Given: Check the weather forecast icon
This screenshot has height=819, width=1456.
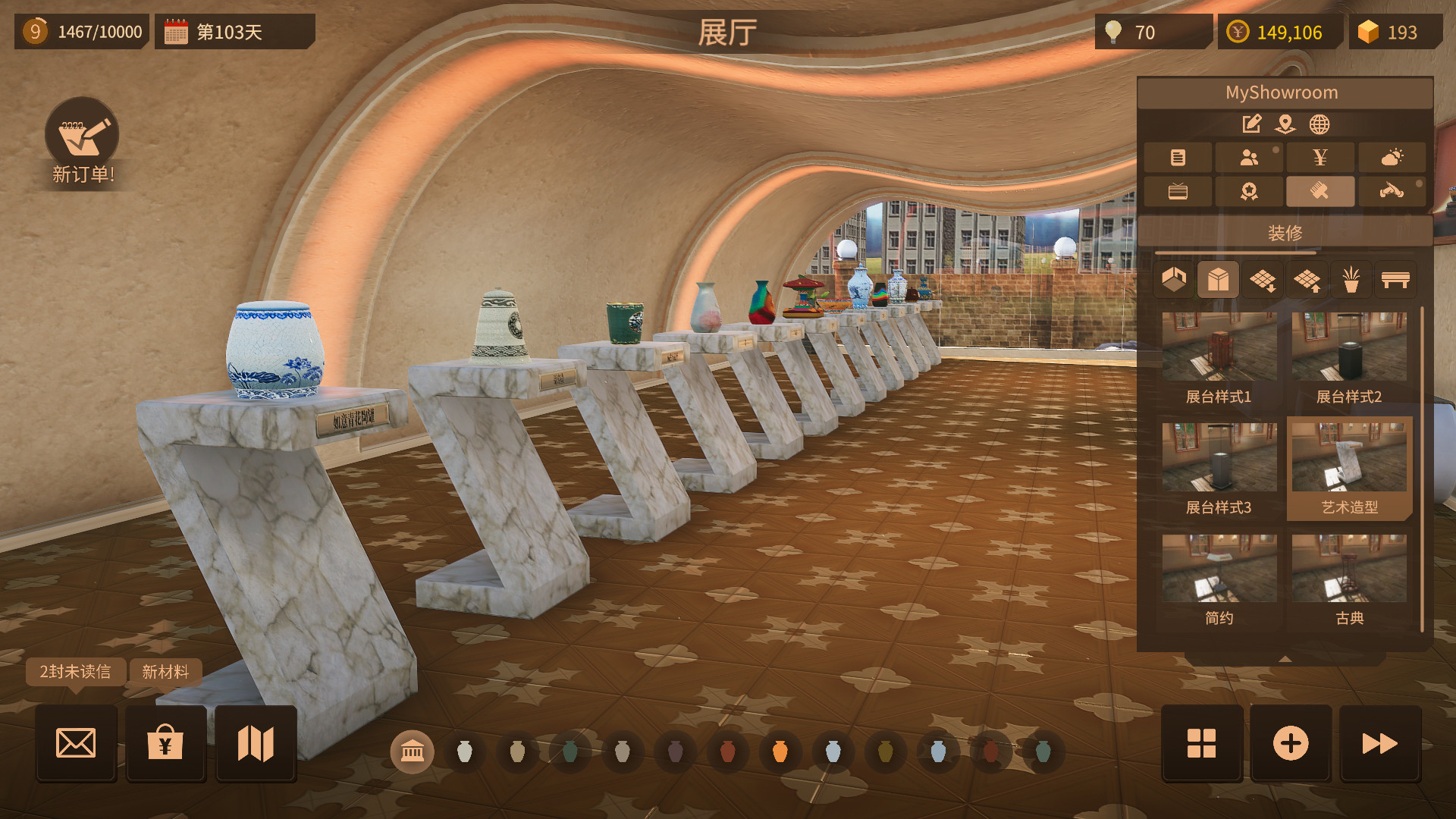Looking at the screenshot, I should pyautogui.click(x=1391, y=157).
